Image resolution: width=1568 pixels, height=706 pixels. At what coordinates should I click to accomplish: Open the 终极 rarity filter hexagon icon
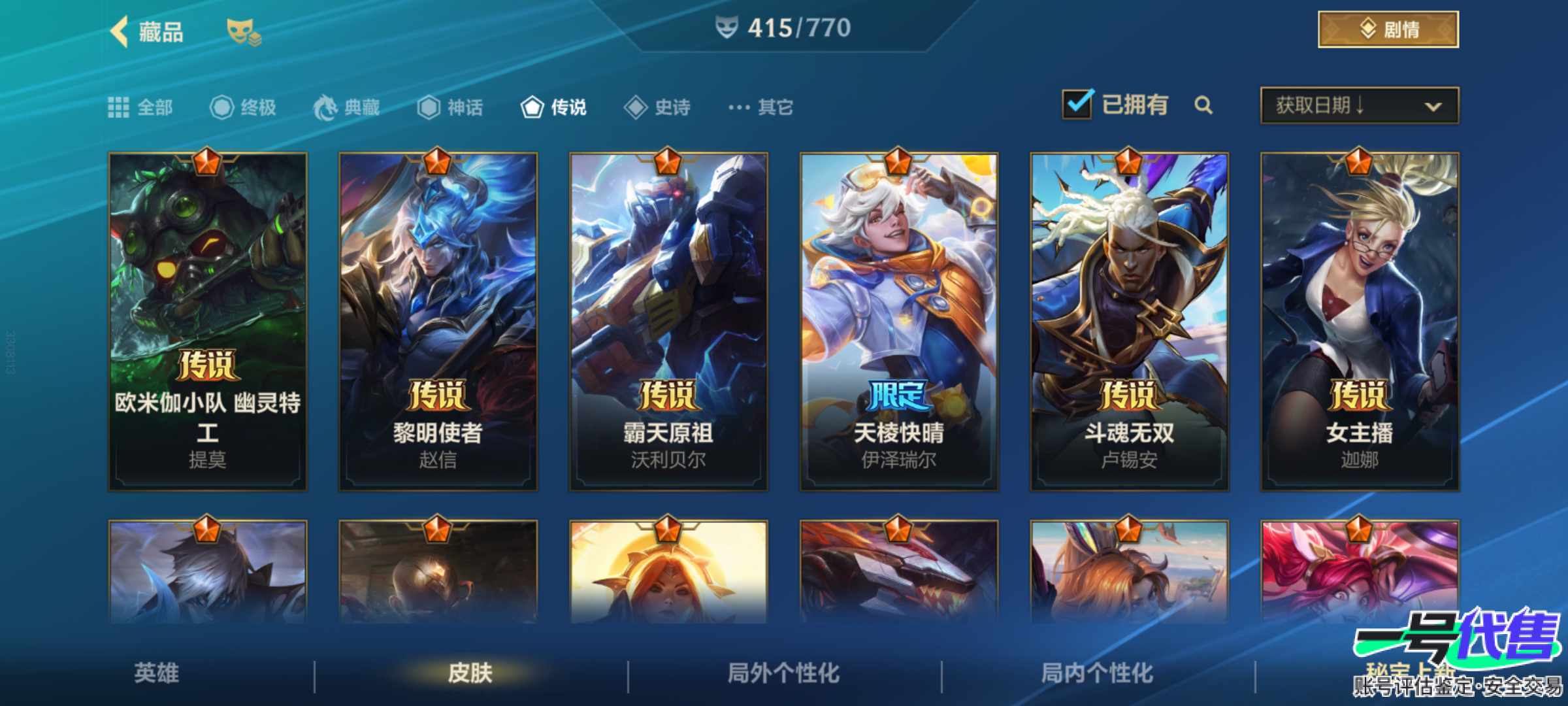(x=222, y=107)
